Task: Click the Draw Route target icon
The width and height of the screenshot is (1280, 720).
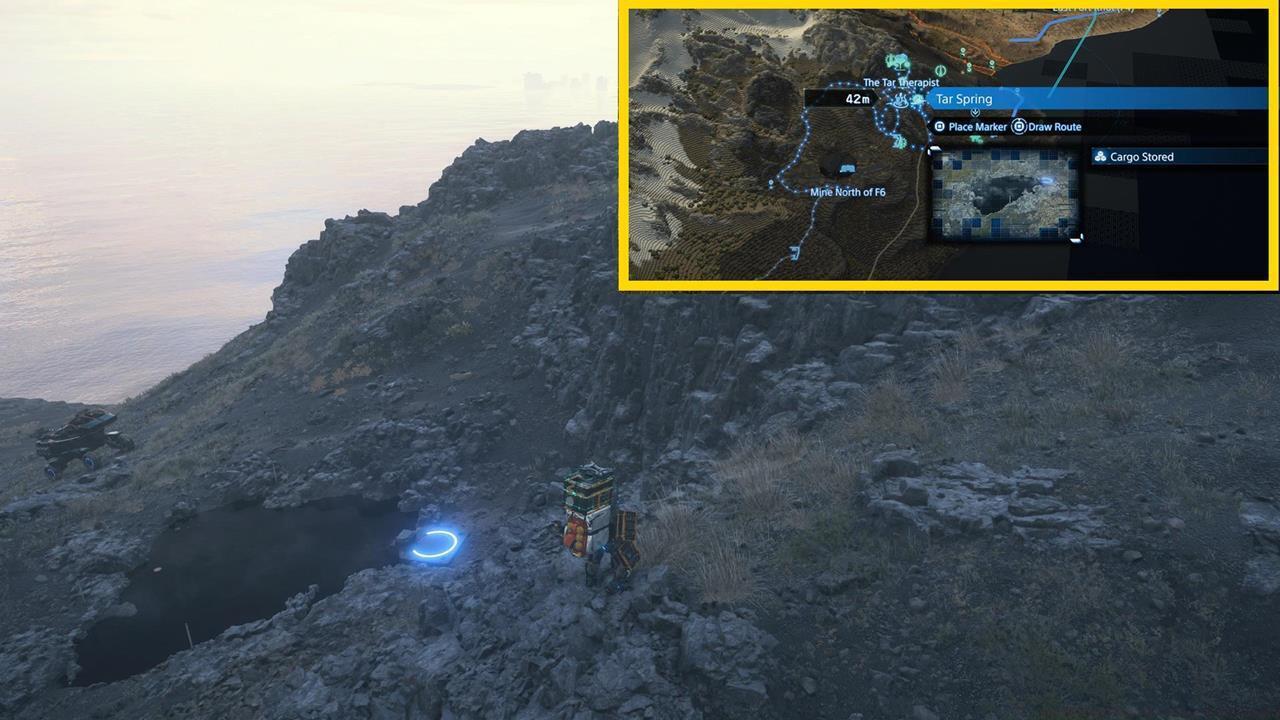Action: [1019, 126]
